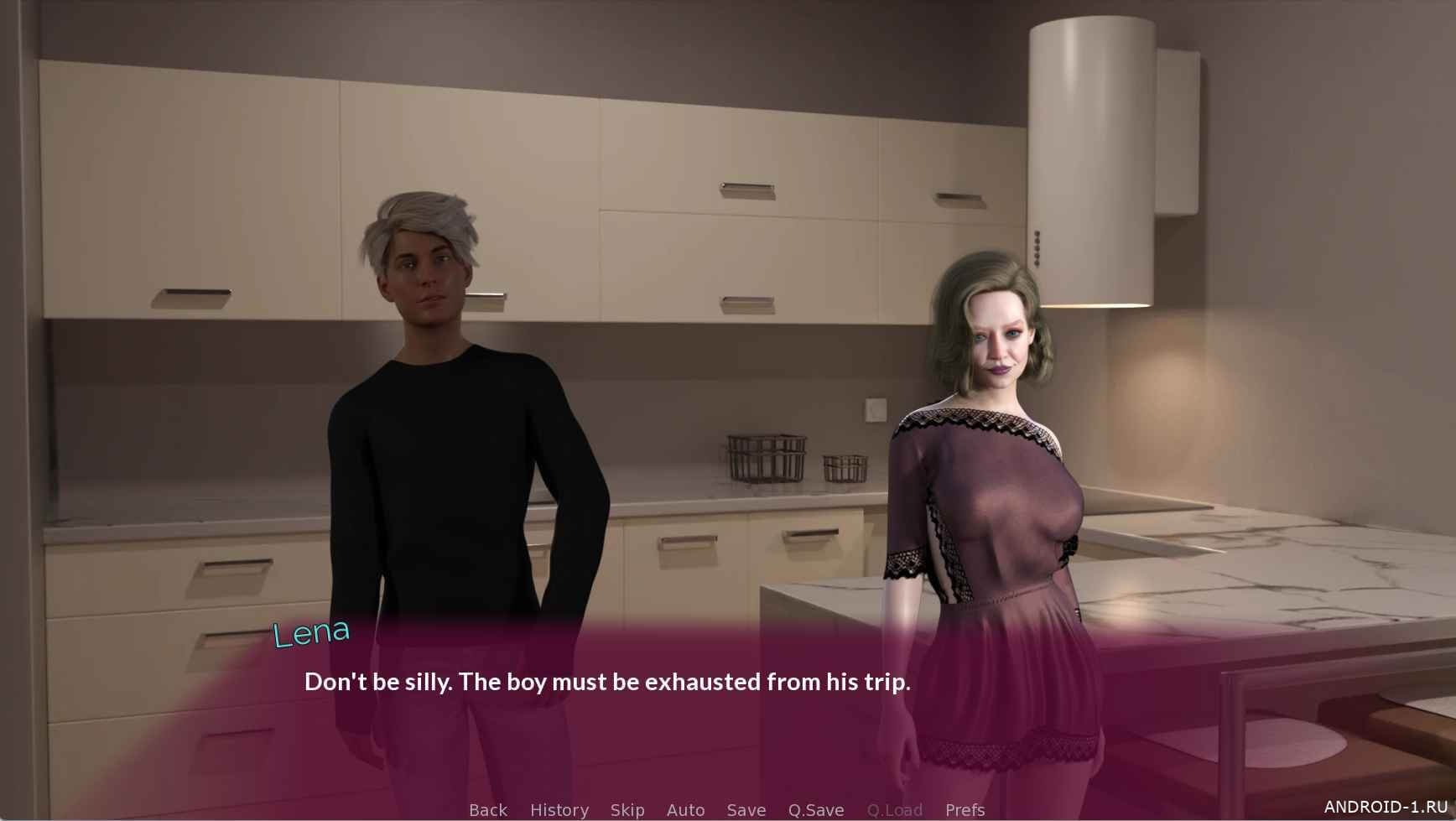Open the Save game screen
The width and height of the screenshot is (1456, 821).
click(746, 810)
